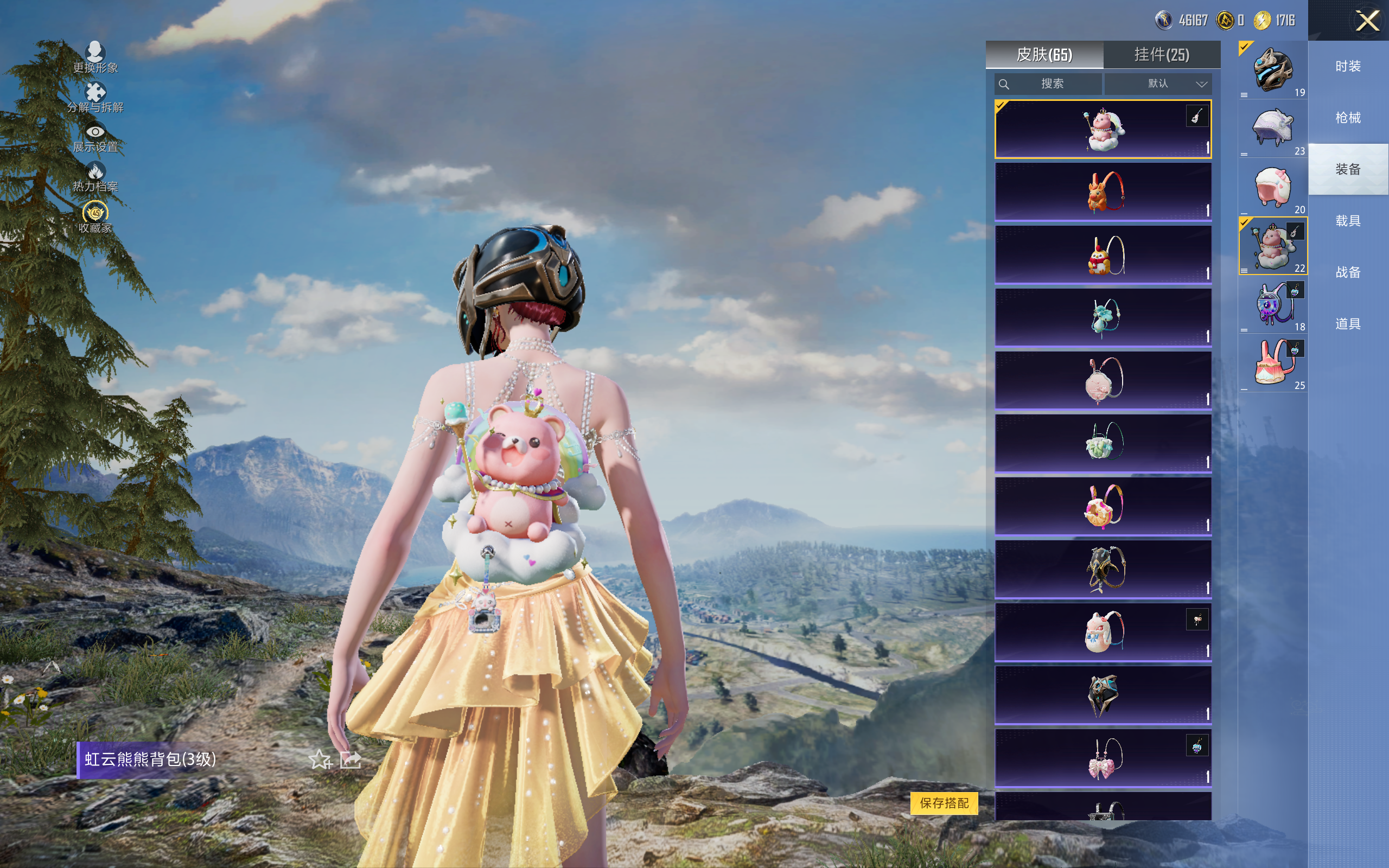Image resolution: width=1389 pixels, height=868 pixels.
Task: View the 热力档案 profile
Action: pos(95,177)
